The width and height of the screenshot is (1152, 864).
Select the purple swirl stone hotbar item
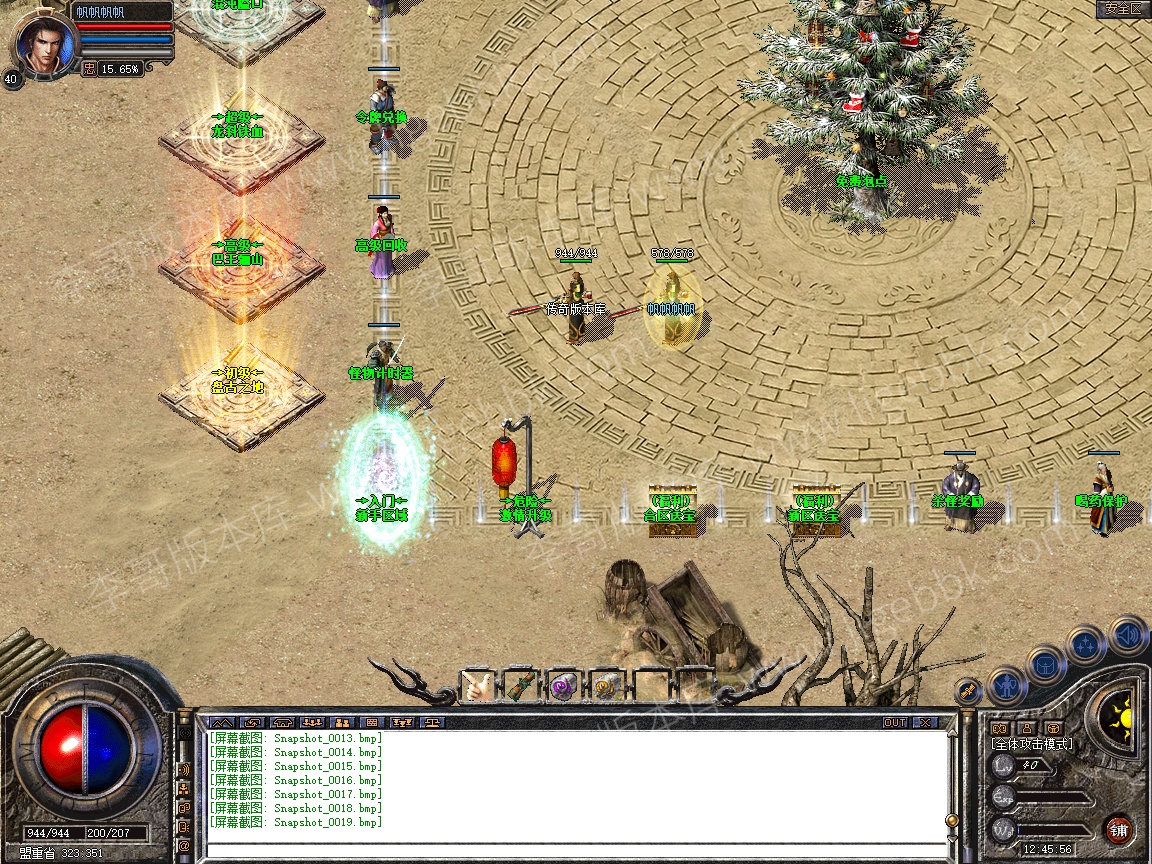(x=563, y=686)
